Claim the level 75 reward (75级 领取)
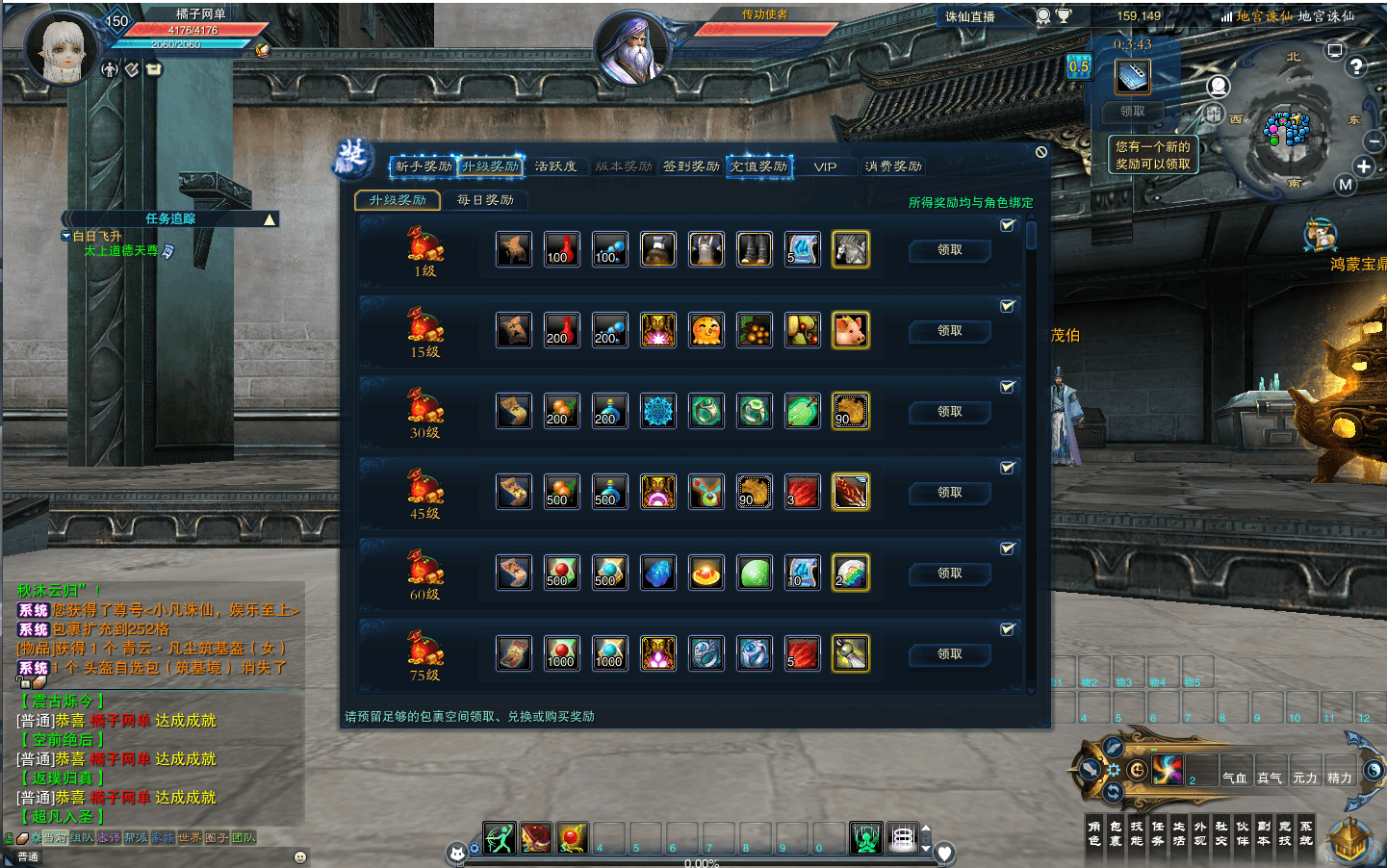Screen dimensions: 1387x868 pyautogui.click(x=949, y=654)
